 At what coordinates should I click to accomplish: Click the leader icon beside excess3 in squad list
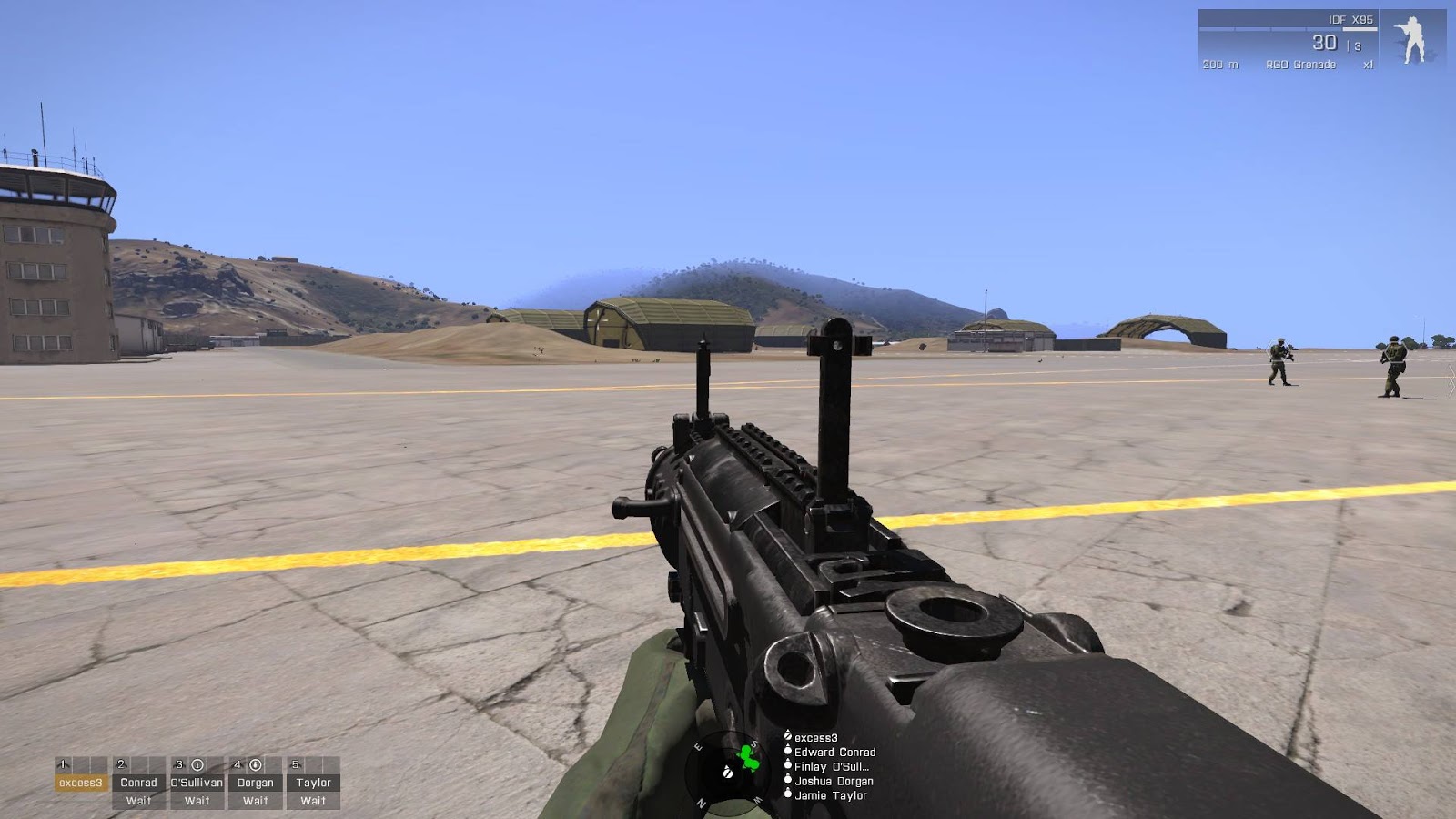click(x=788, y=736)
